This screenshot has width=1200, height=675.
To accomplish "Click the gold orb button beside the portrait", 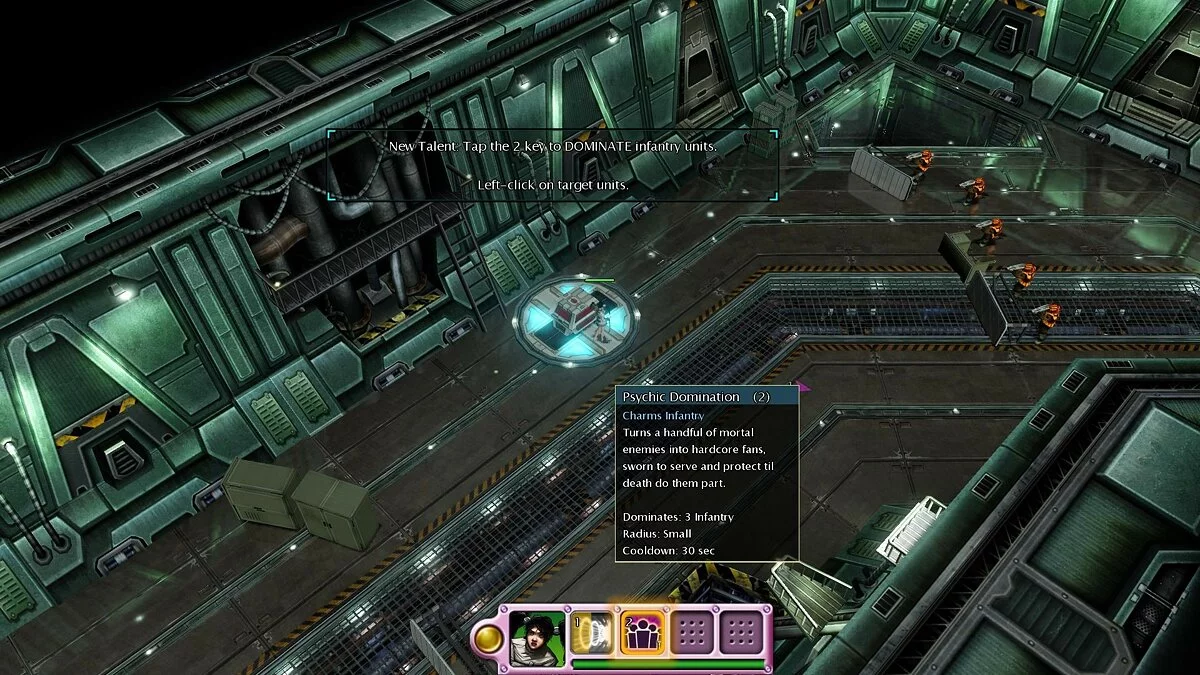I will point(488,637).
